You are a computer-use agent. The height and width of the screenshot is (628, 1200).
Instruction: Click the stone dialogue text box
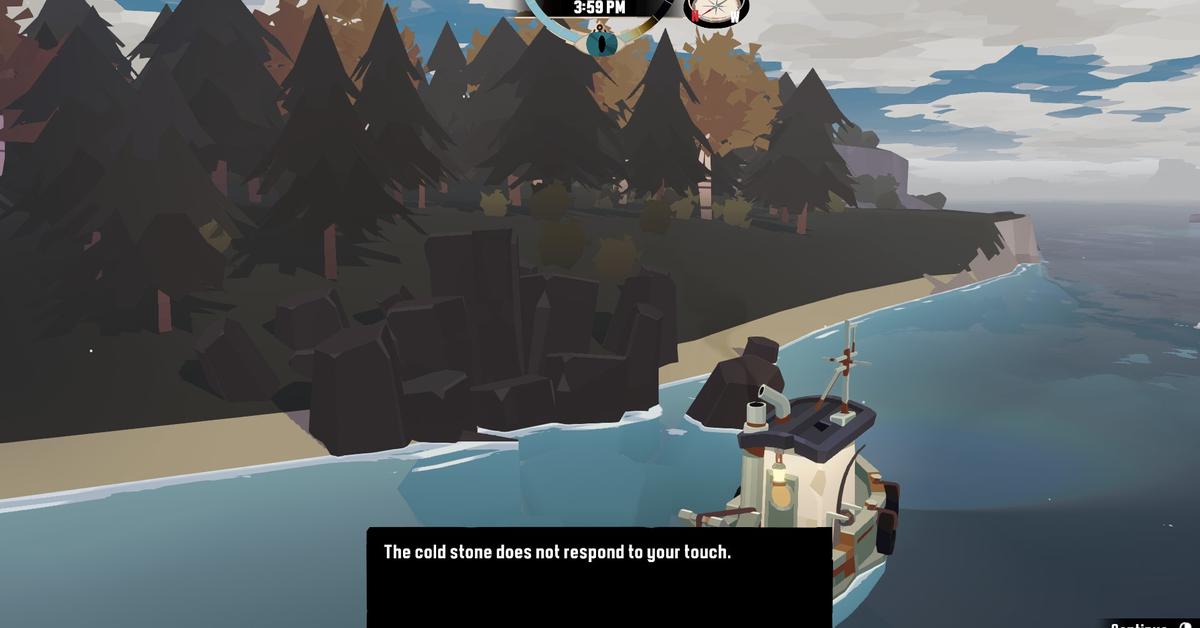point(599,577)
